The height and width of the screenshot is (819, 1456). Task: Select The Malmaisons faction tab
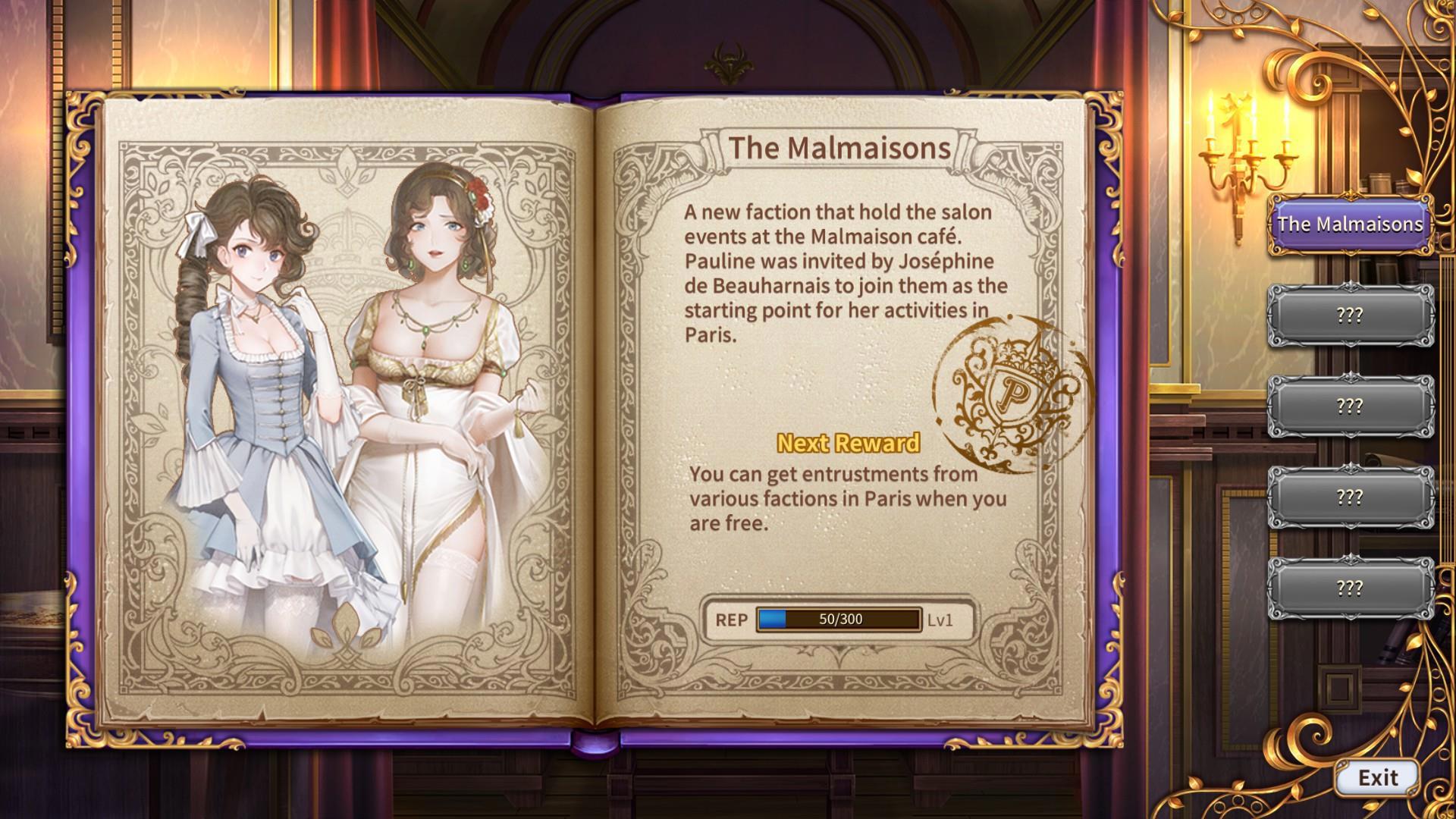click(x=1350, y=224)
